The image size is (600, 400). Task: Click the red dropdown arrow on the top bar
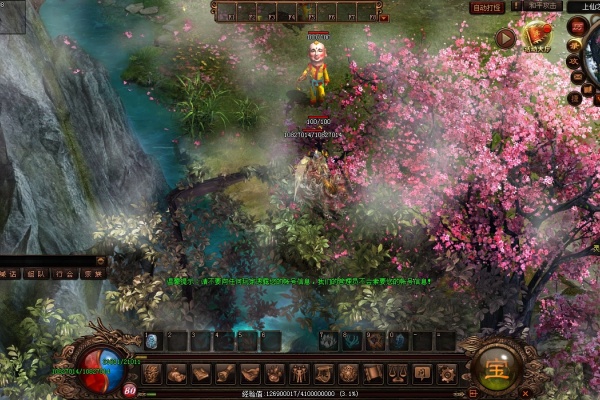384,17
